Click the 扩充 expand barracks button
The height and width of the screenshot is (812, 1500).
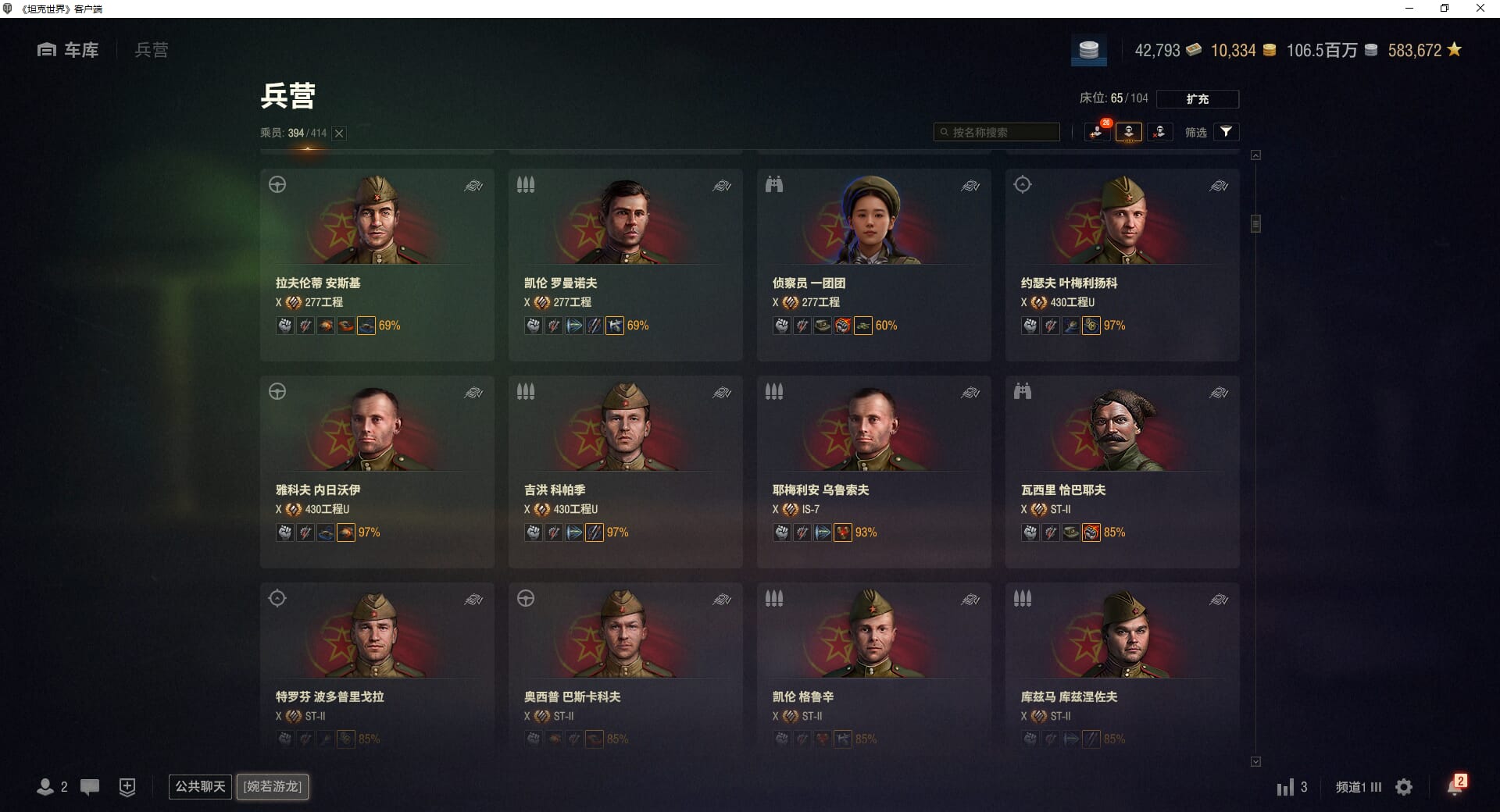pyautogui.click(x=1197, y=99)
